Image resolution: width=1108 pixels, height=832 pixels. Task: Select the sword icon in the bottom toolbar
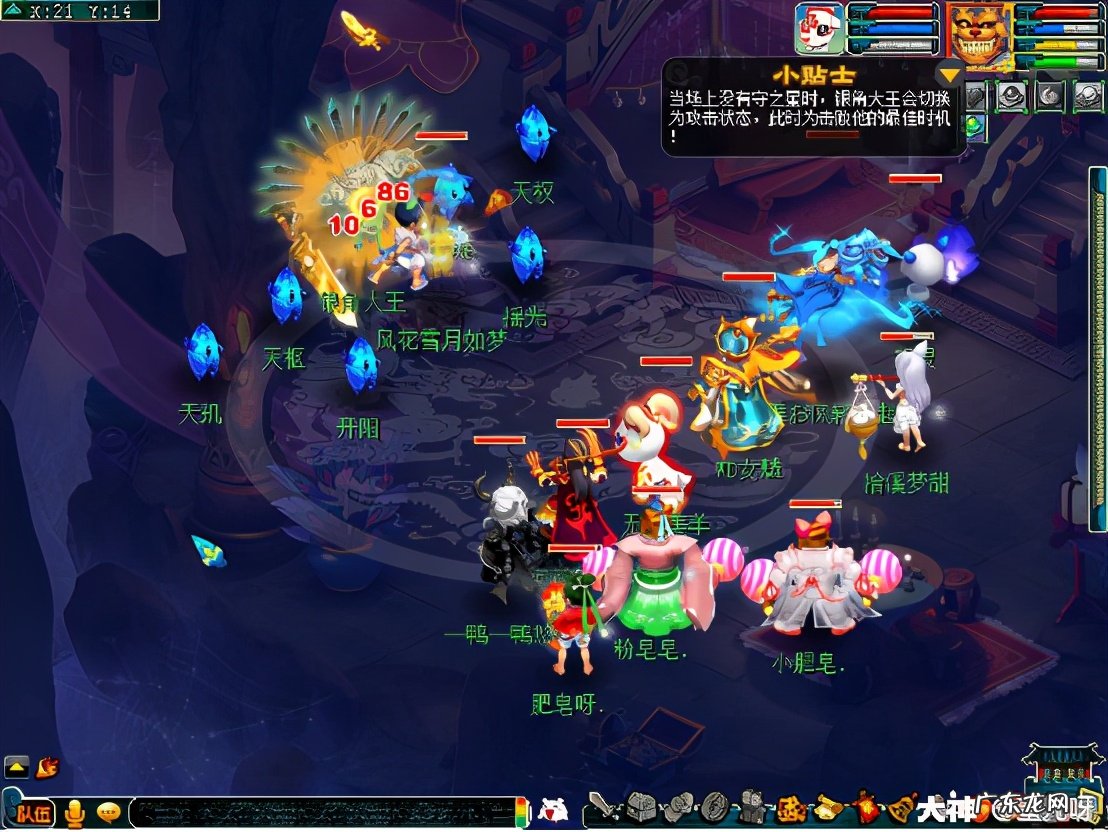click(601, 807)
